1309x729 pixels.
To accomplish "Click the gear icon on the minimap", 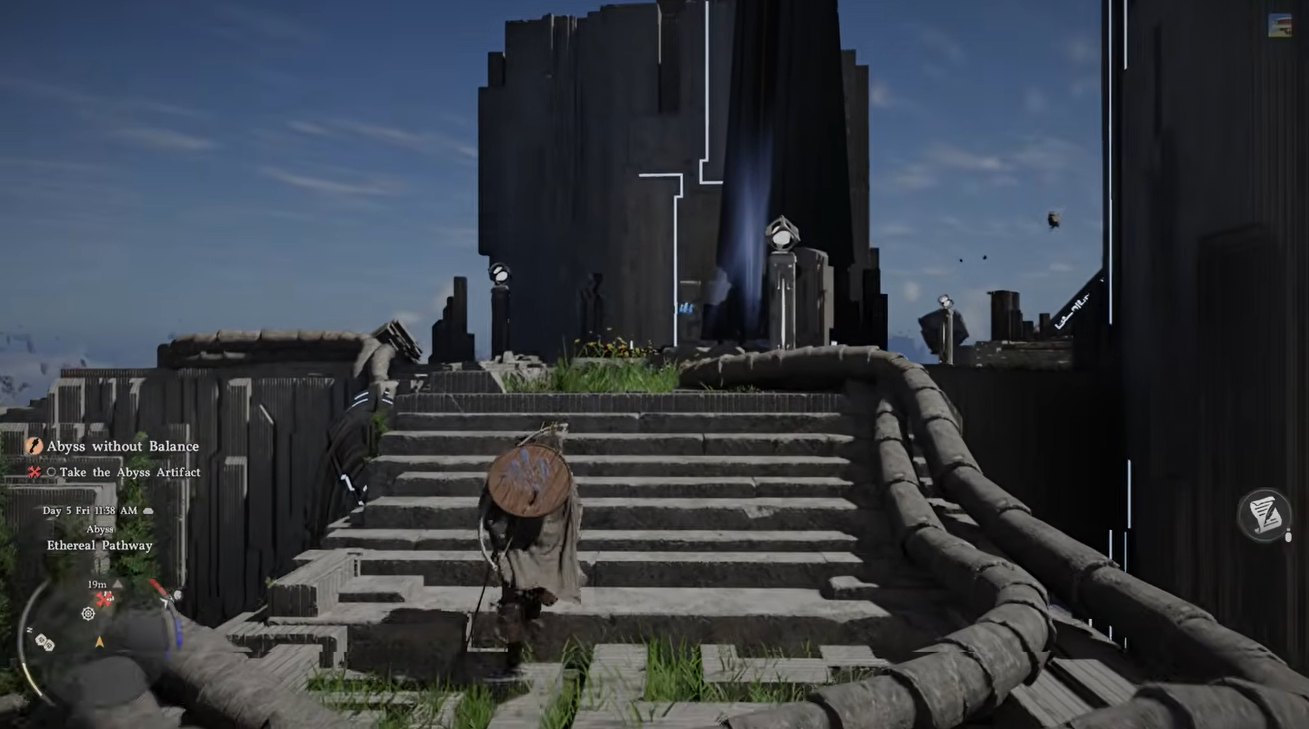I will [x=87, y=614].
